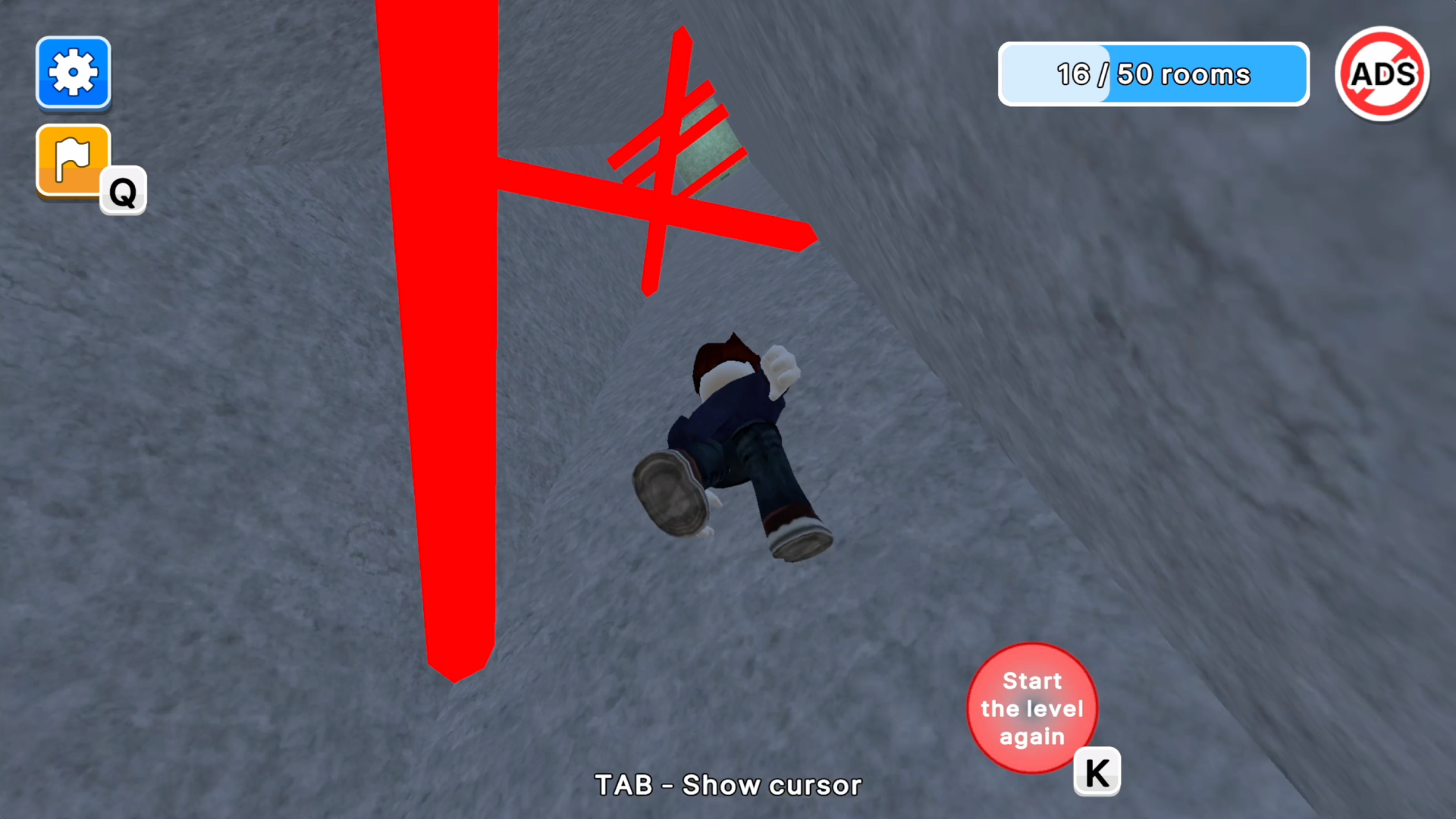The image size is (1456, 819).
Task: Click the K key badge near restart button
Action: [x=1097, y=772]
